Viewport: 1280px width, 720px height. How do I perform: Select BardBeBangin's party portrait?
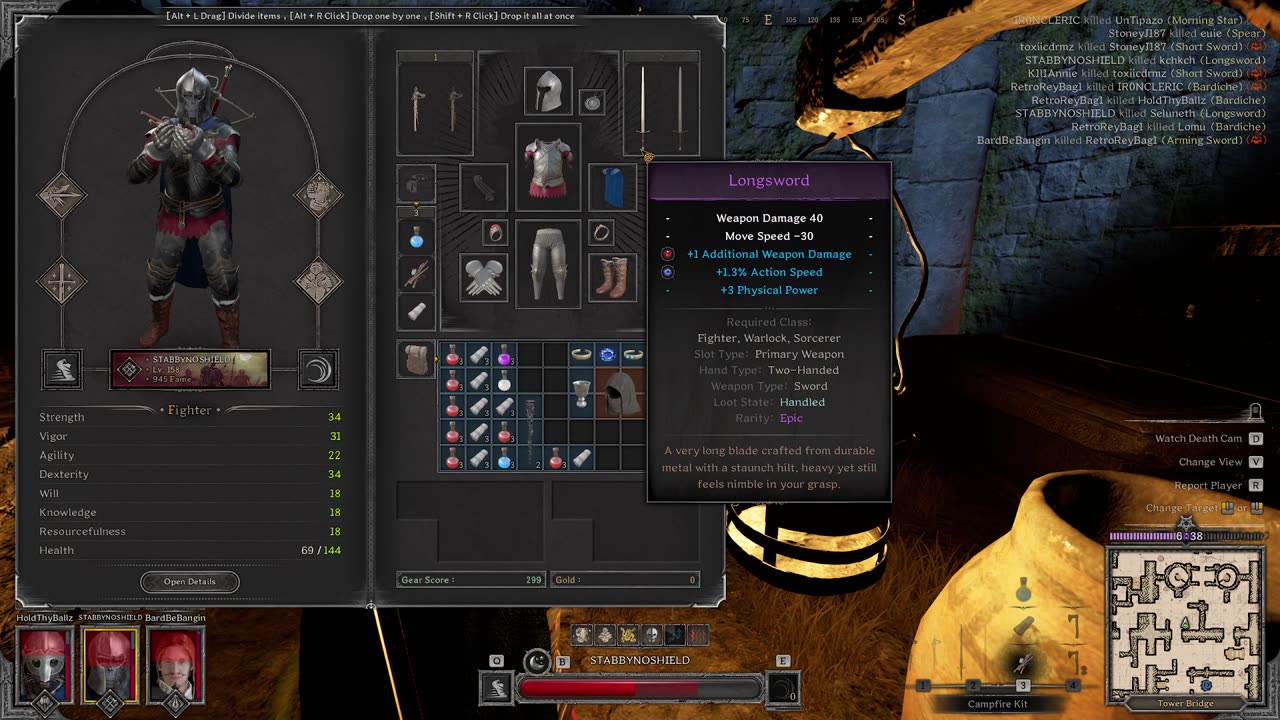click(x=176, y=663)
